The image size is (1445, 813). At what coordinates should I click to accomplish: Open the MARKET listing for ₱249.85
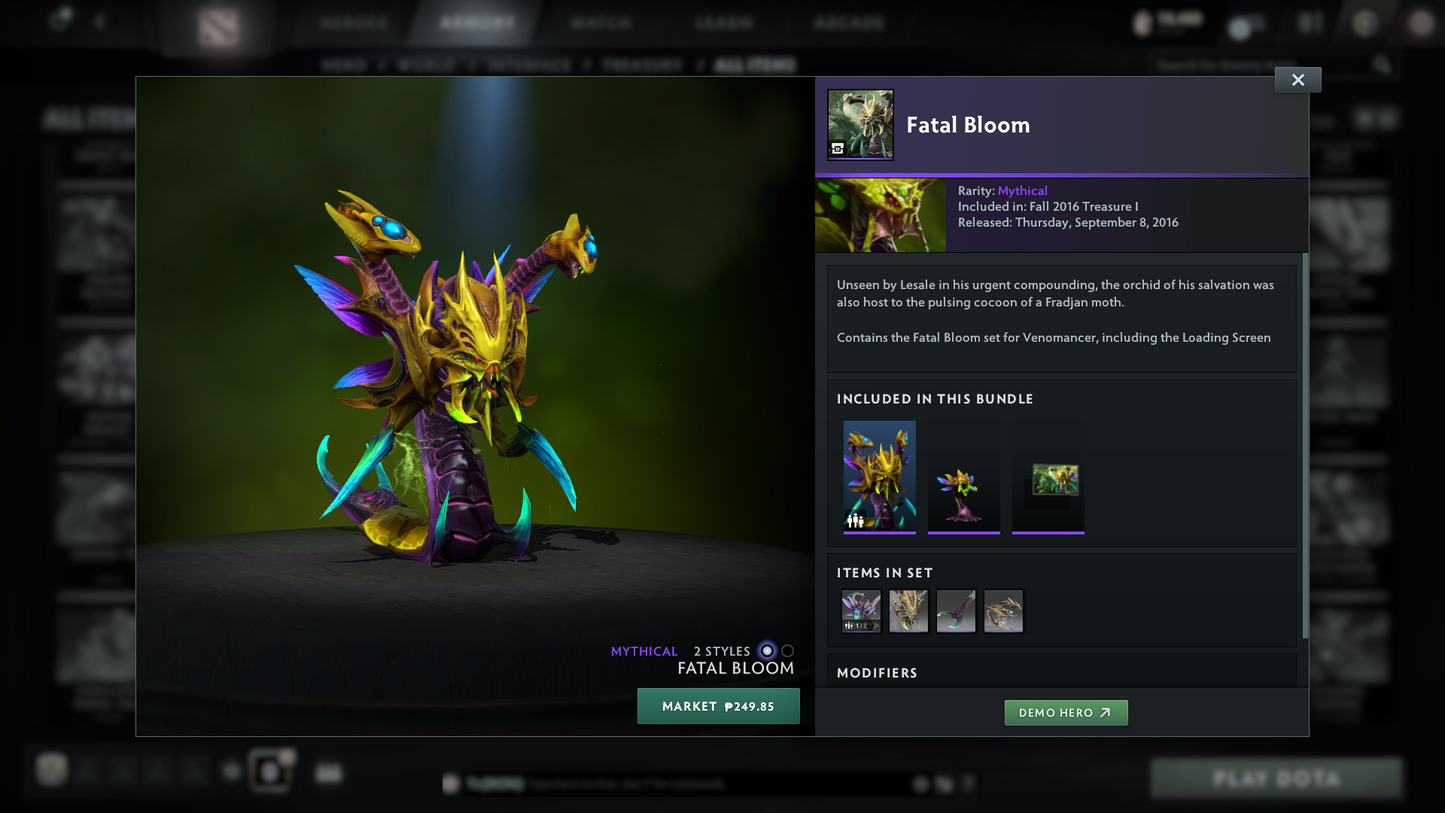718,705
